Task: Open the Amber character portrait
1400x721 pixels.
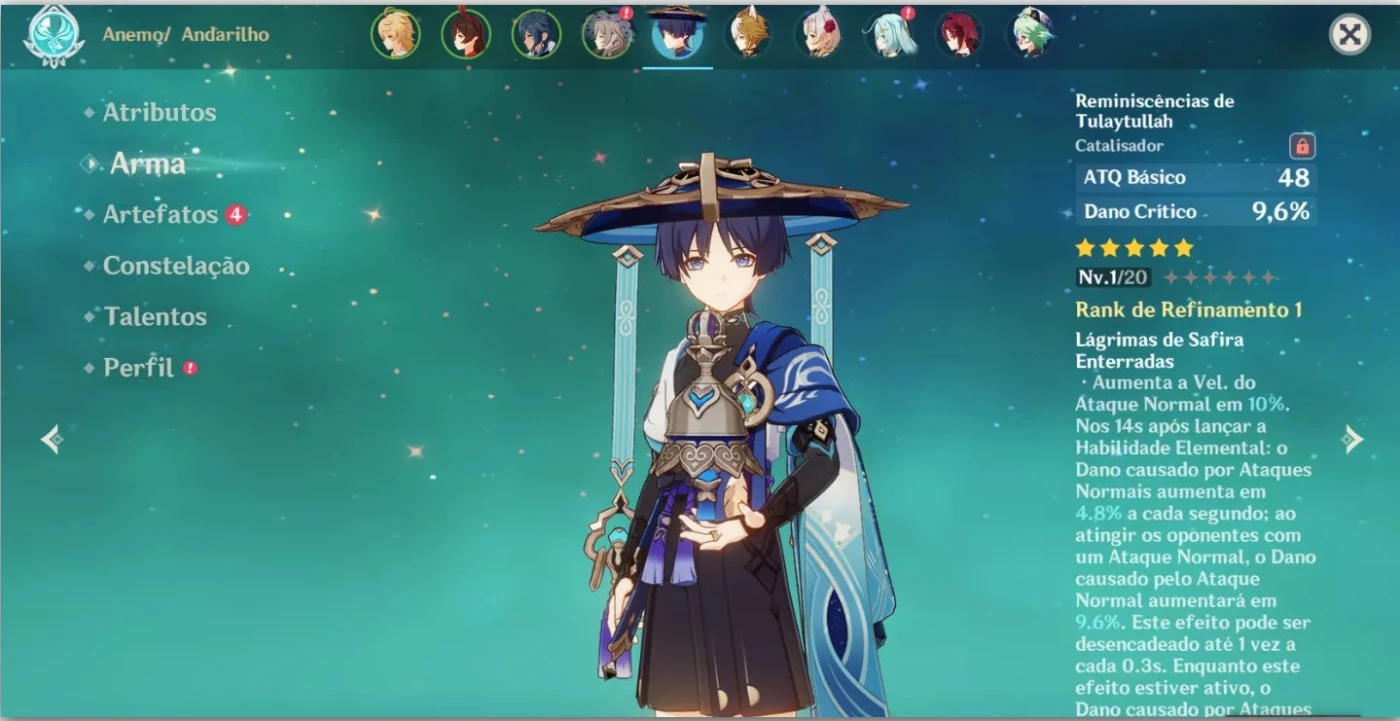Action: tap(467, 32)
